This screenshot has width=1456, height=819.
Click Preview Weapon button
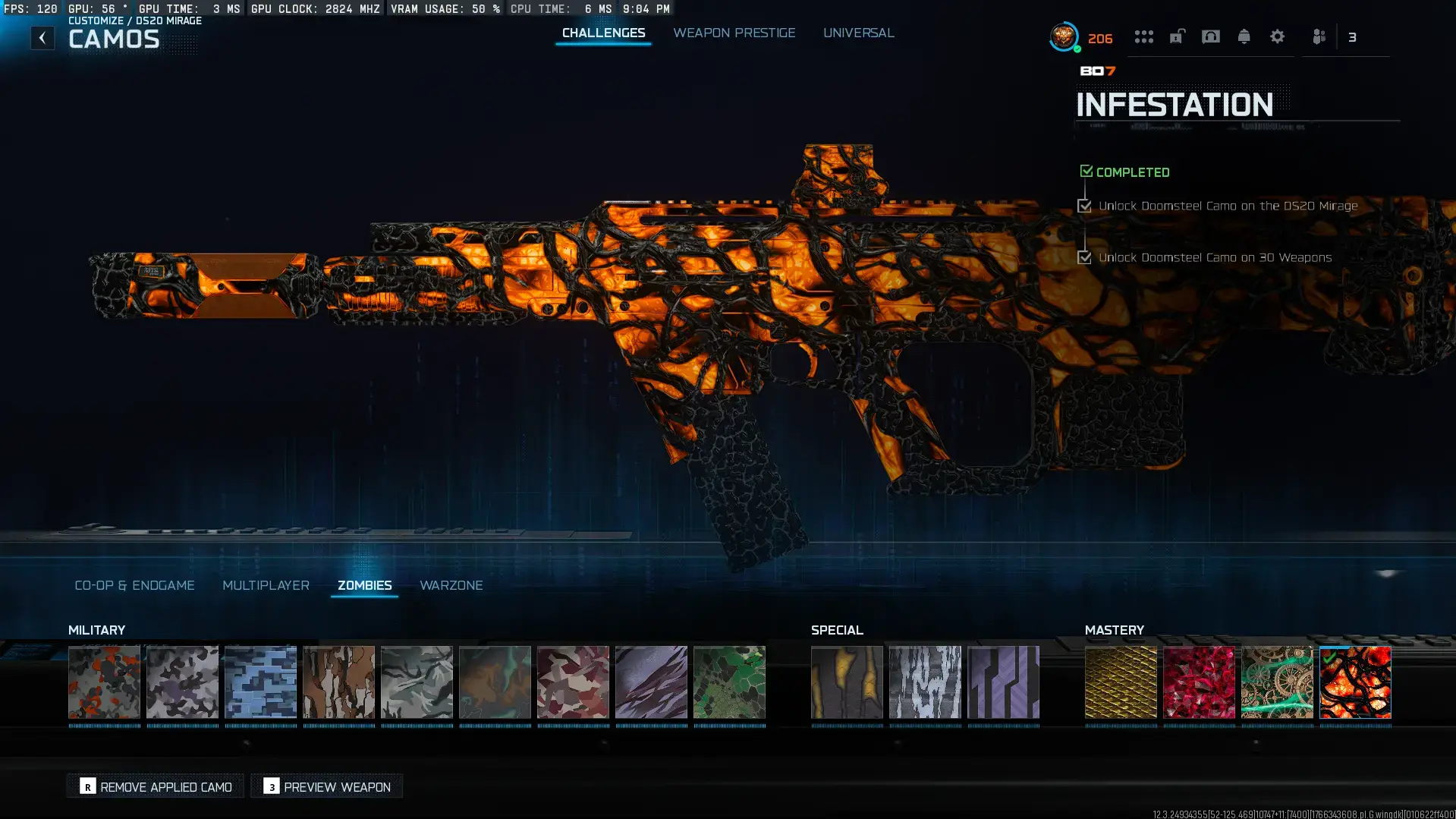tap(325, 786)
